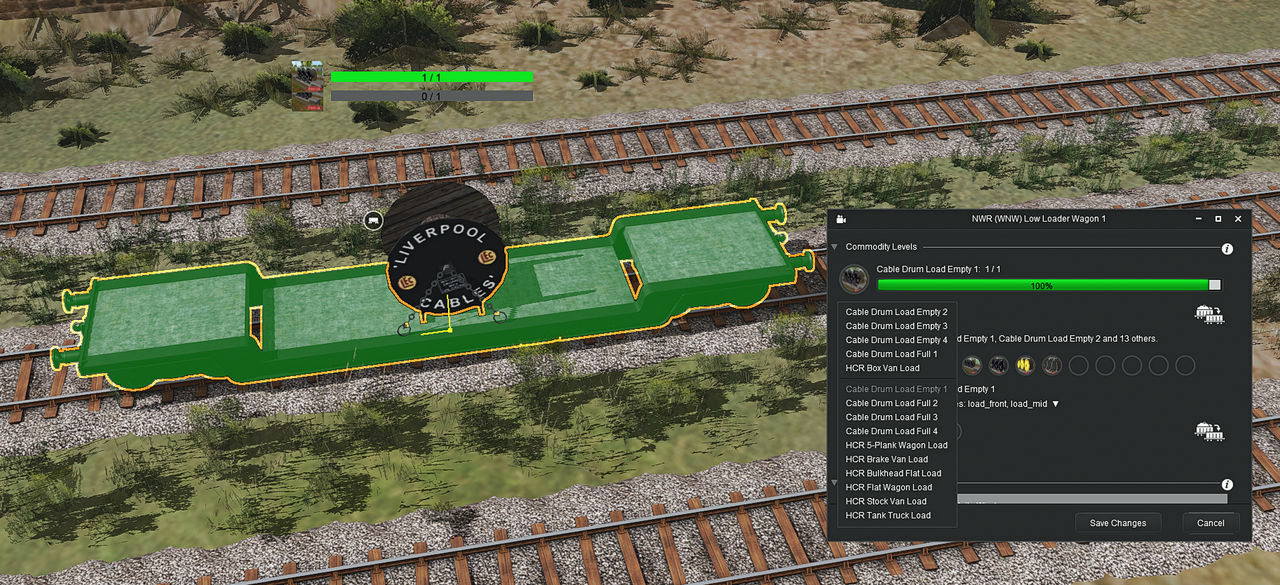Image resolution: width=1280 pixels, height=585 pixels.
Task: Choose HCR Stock Van Load
Action: [x=886, y=501]
